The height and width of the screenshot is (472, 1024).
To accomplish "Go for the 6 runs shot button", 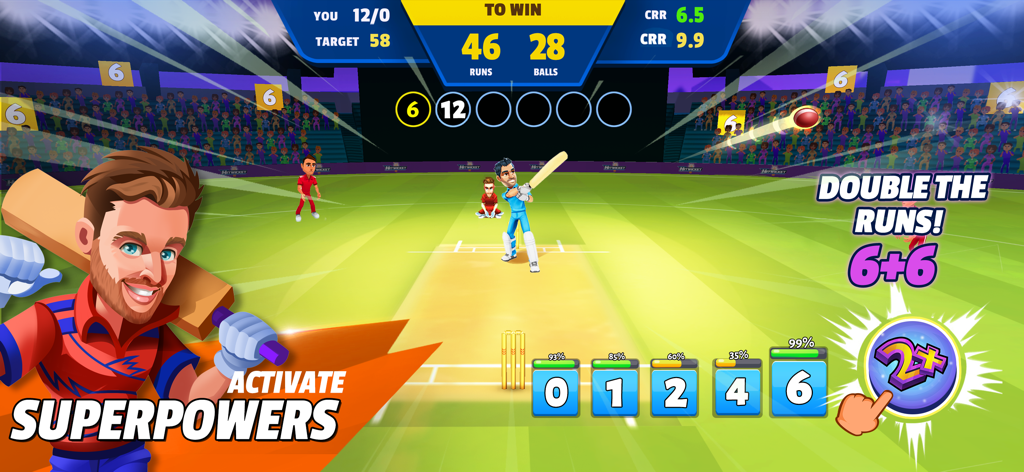I will (x=798, y=387).
